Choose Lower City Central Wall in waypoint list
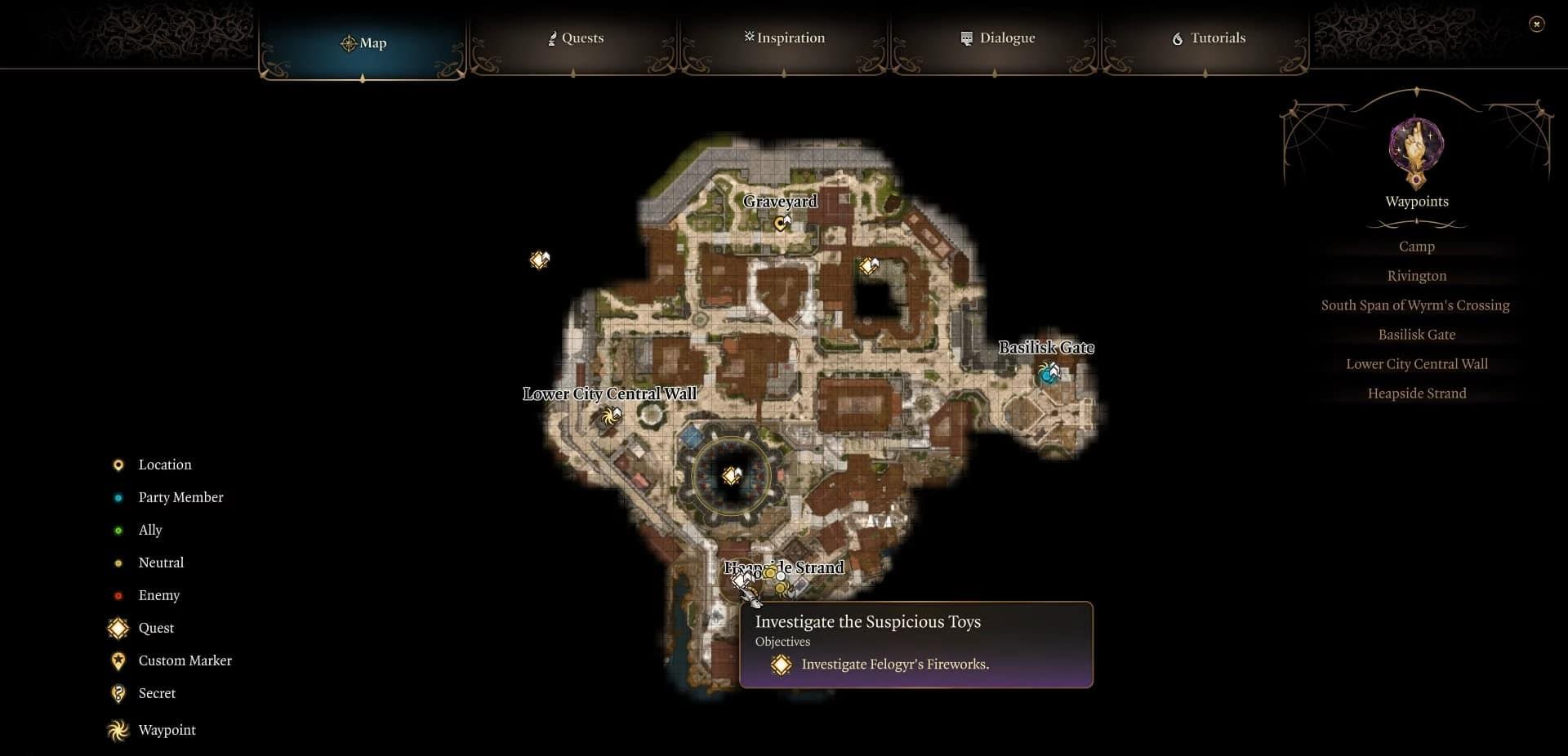 coord(1416,364)
